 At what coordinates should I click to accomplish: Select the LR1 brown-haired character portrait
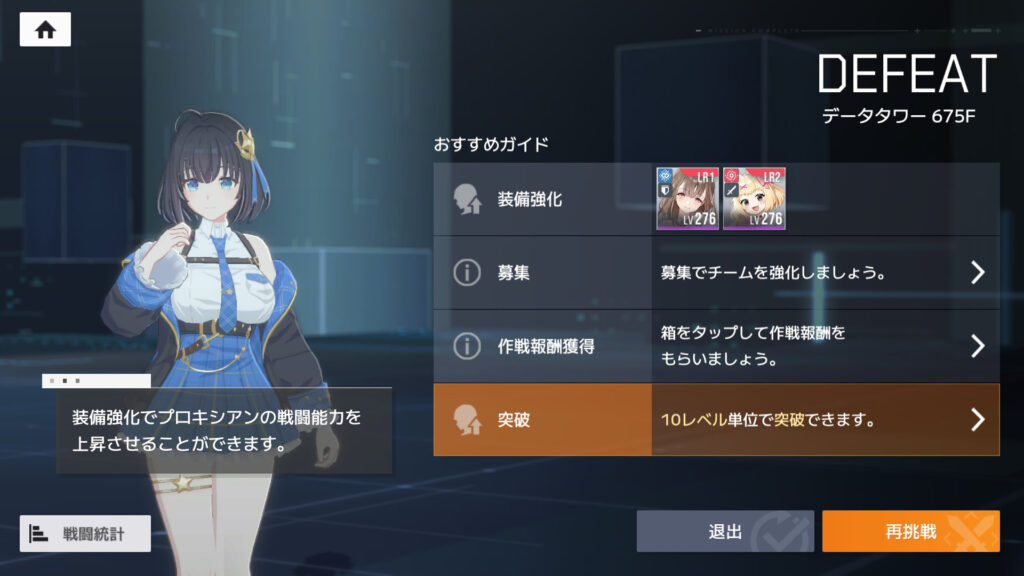pyautogui.click(x=687, y=199)
